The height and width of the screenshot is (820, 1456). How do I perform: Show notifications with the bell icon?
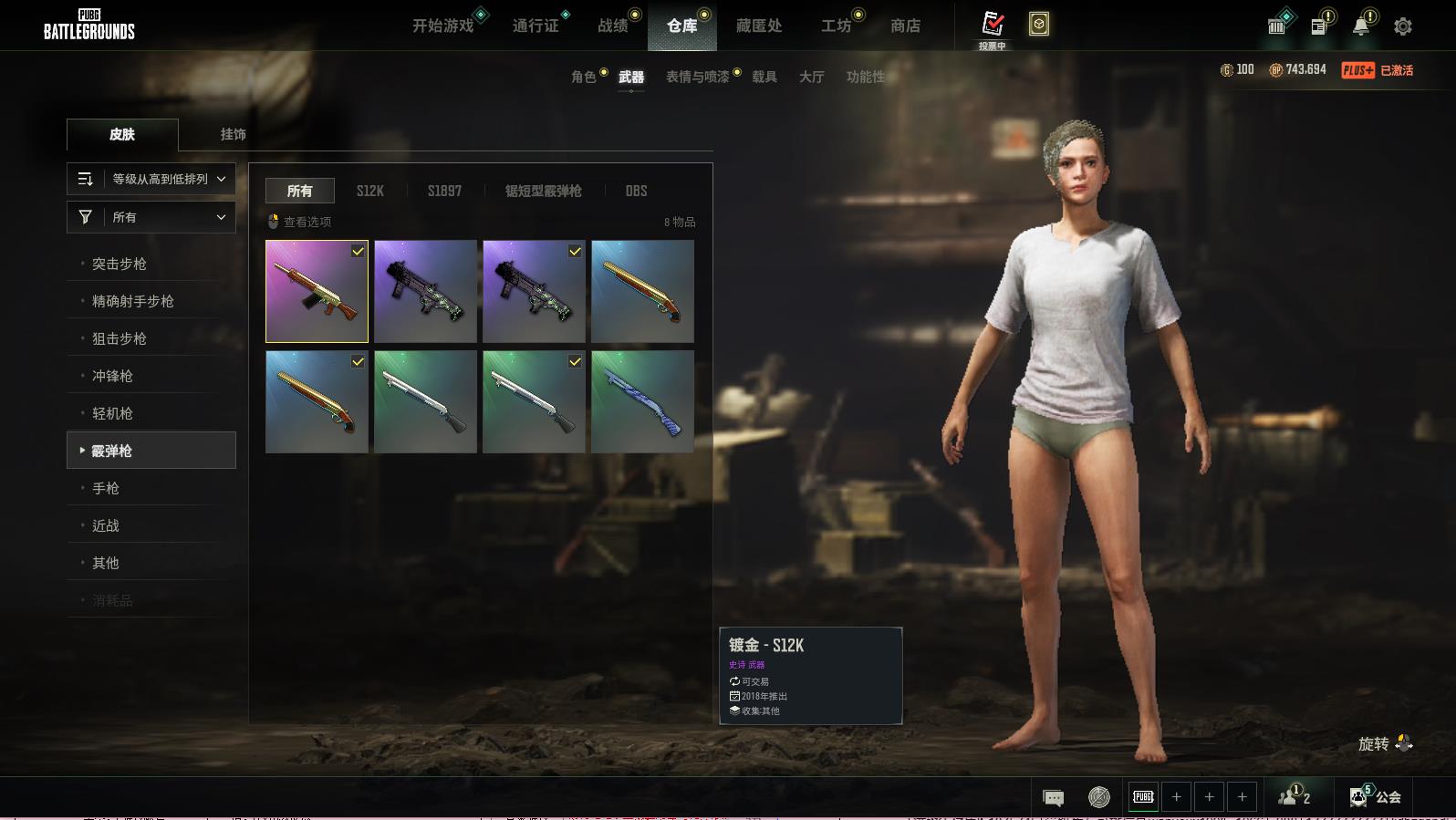coord(1360,26)
